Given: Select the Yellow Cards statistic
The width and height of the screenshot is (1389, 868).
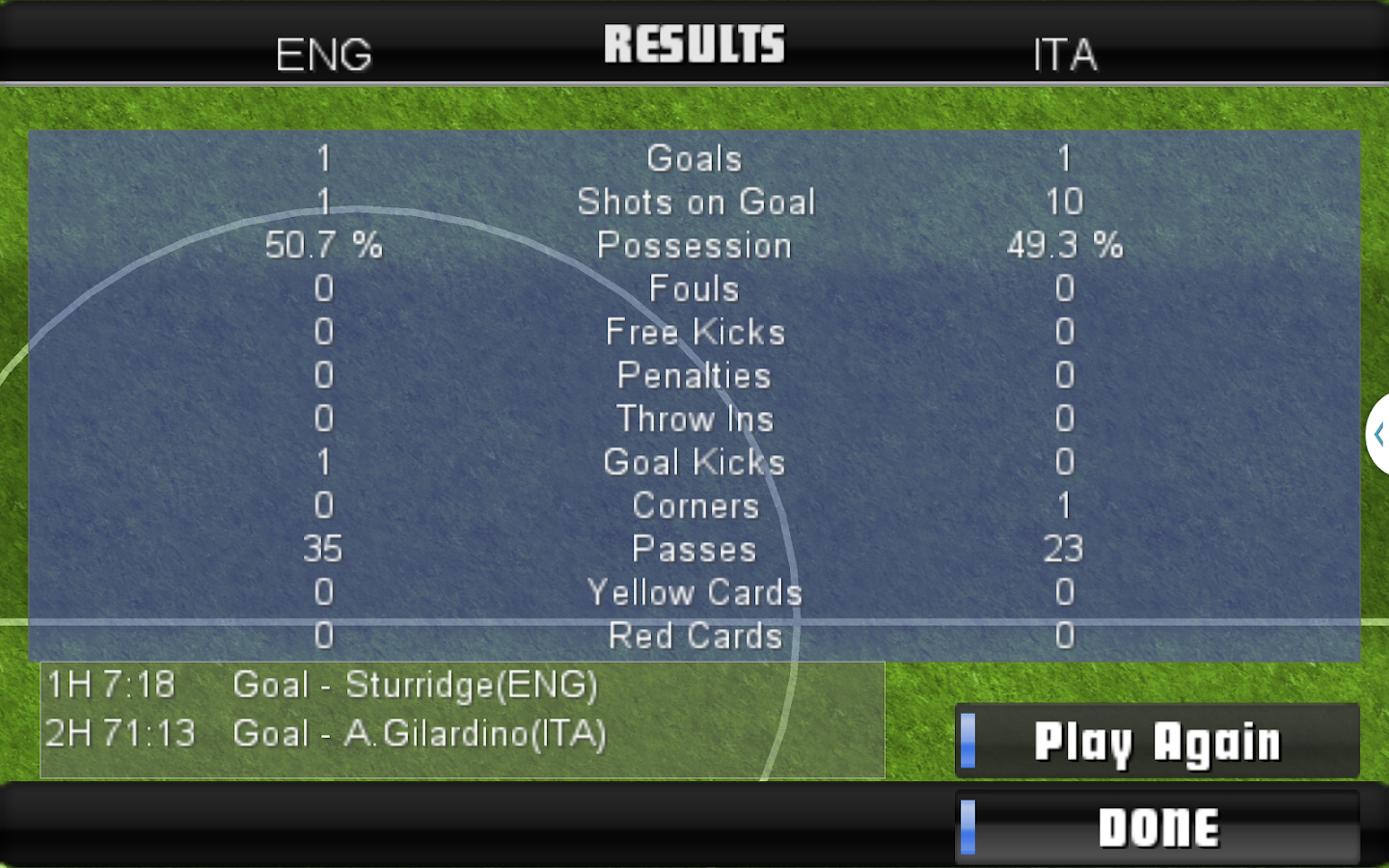Looking at the screenshot, I should click(x=694, y=592).
